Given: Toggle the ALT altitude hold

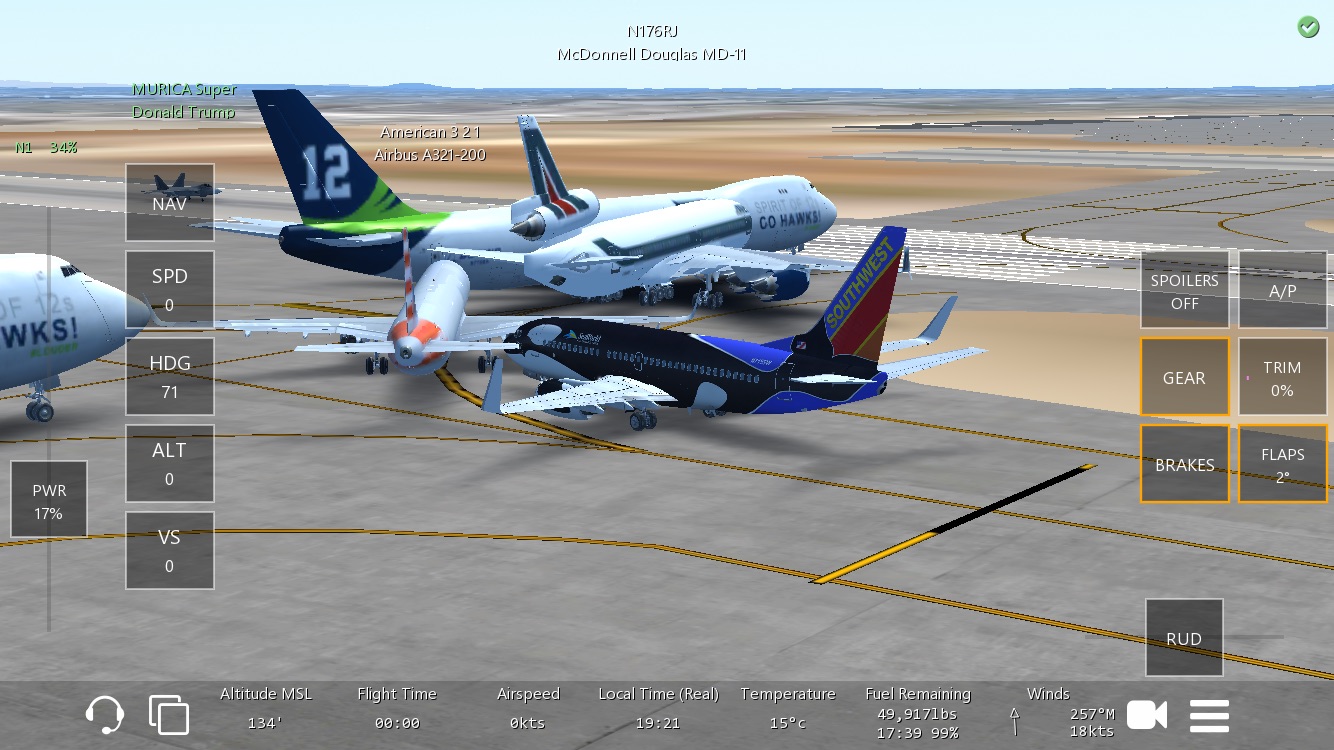Looking at the screenshot, I should click(170, 464).
